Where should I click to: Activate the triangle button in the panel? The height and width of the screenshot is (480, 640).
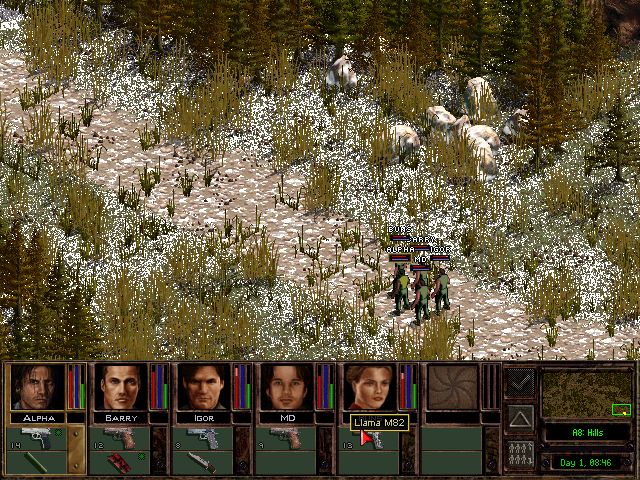(519, 416)
